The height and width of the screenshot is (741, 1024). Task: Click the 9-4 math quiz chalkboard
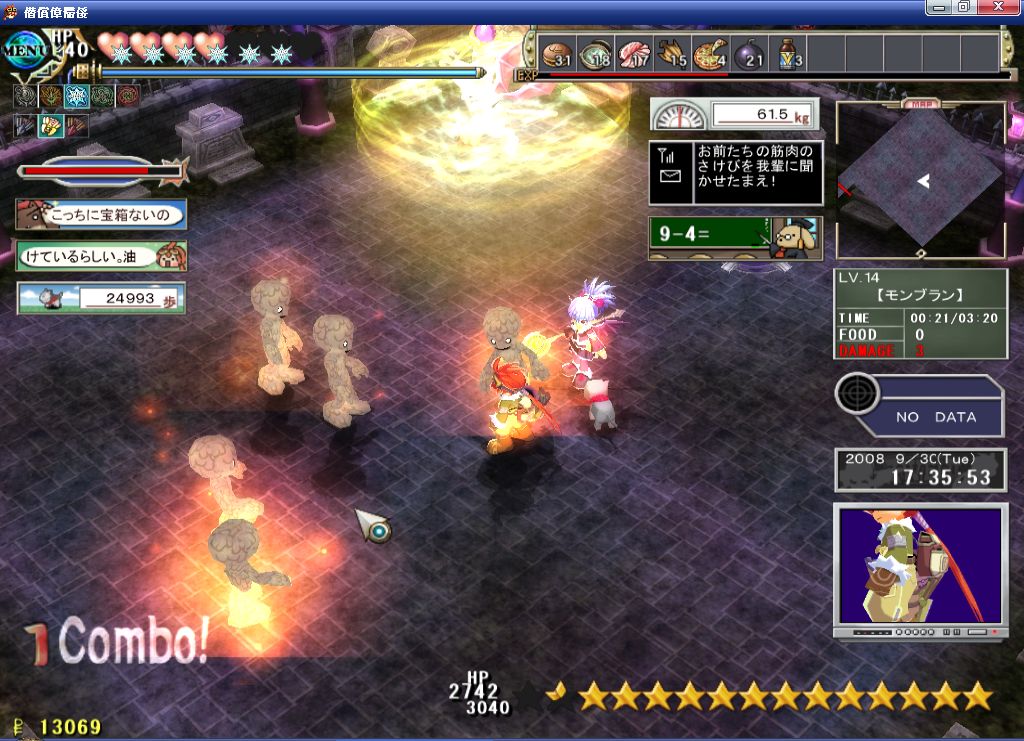coord(735,238)
